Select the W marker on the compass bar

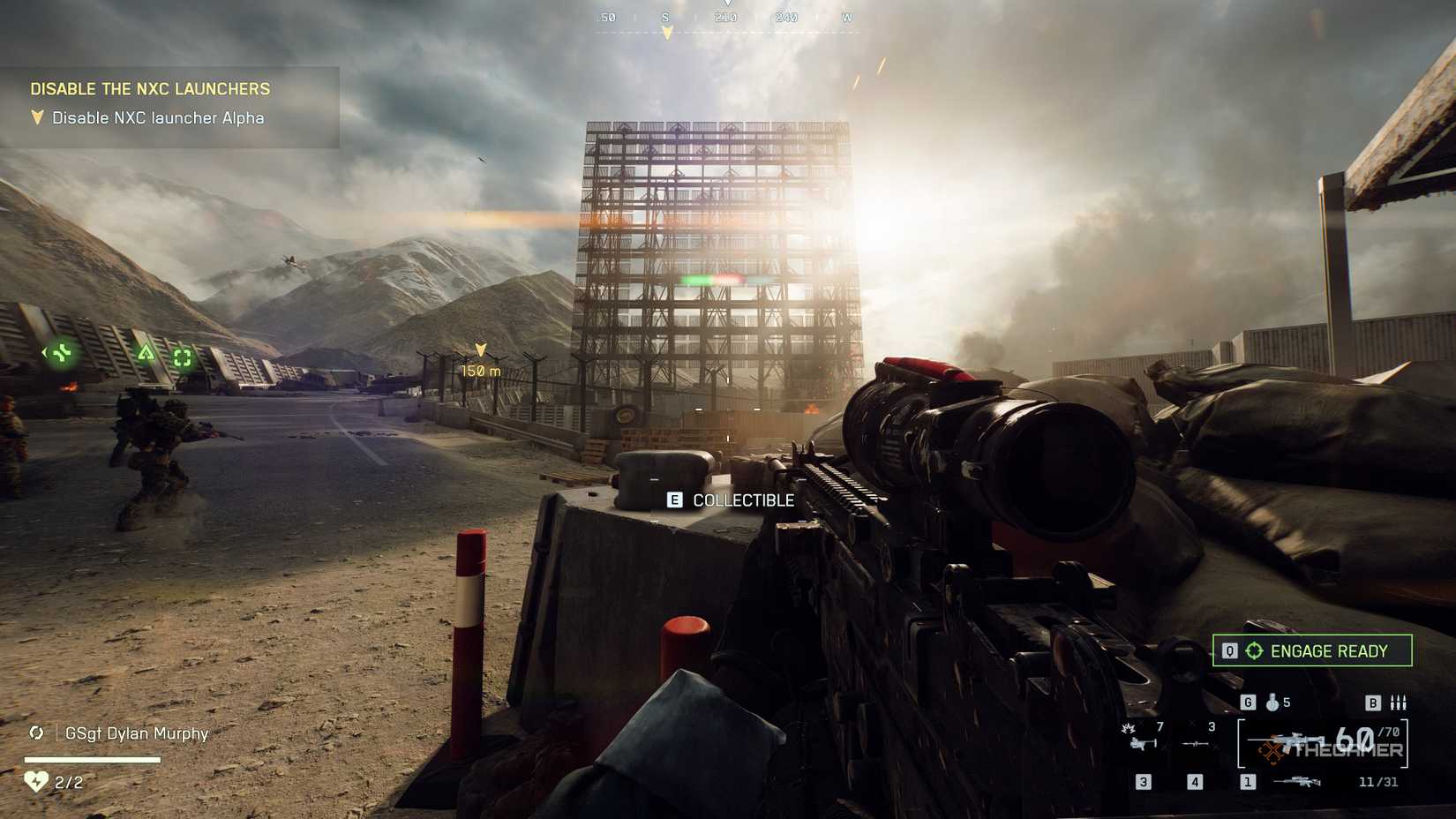[848, 16]
